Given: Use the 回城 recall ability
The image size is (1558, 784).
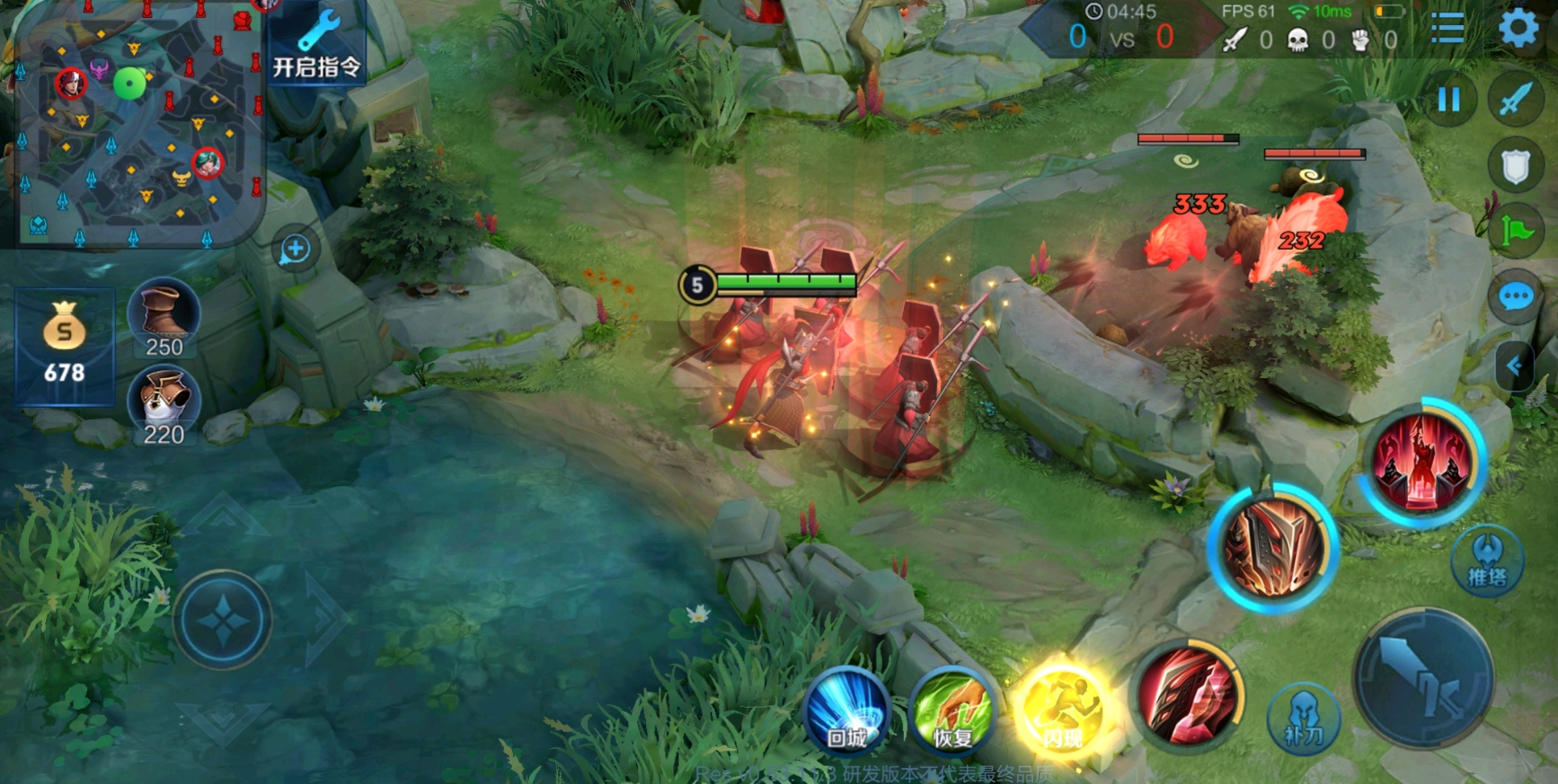Looking at the screenshot, I should 846,712.
